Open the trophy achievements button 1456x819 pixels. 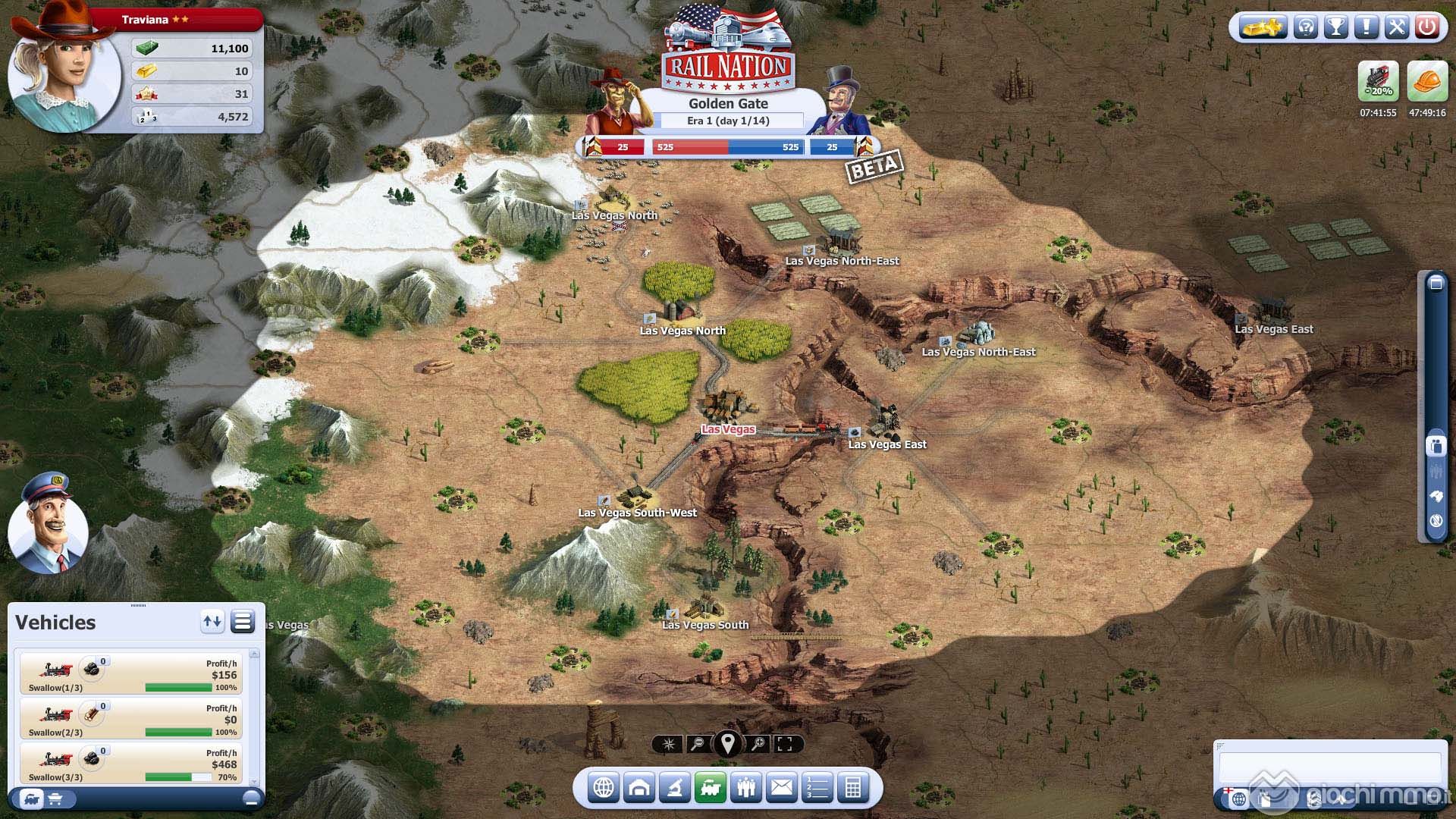(1335, 28)
